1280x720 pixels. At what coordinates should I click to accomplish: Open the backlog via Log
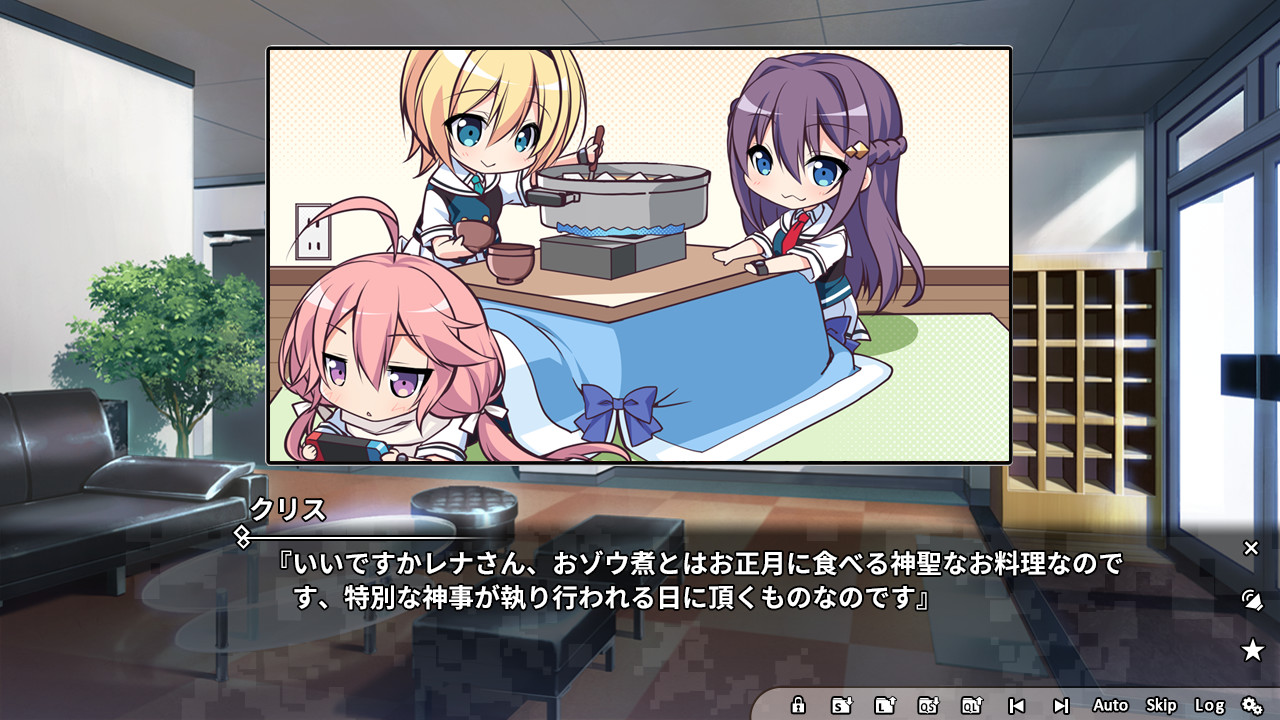[1209, 705]
